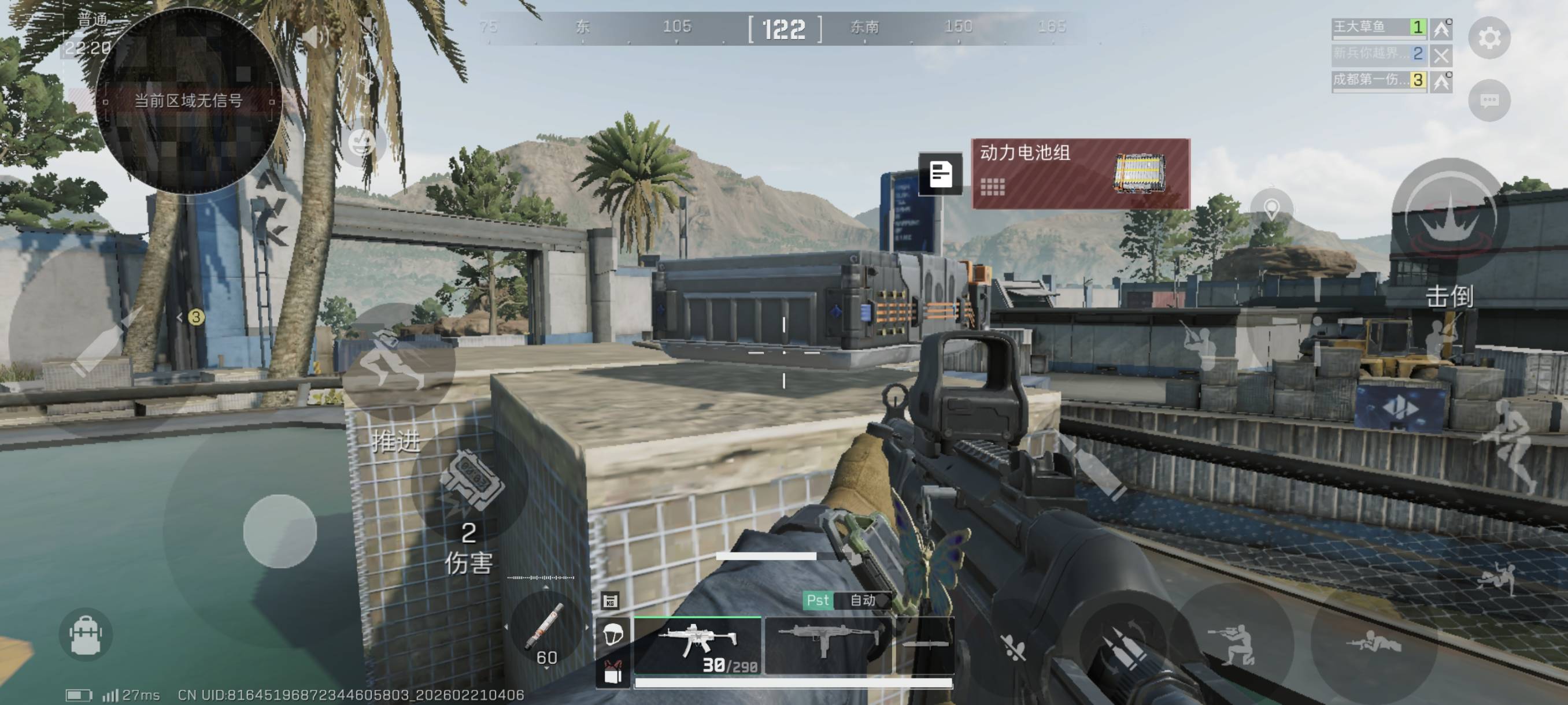Activate the 击倒 crown skill button
Viewport: 1568px width, 705px height.
pyautogui.click(x=1451, y=217)
